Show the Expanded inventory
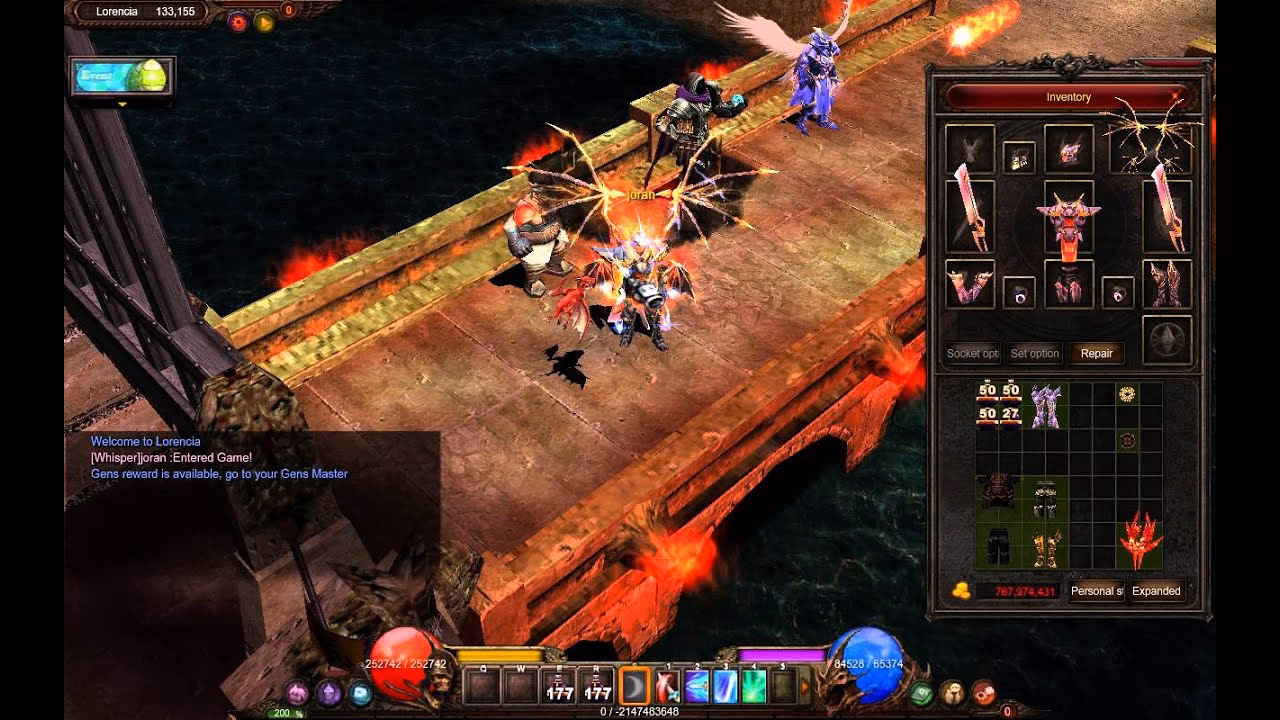The image size is (1280, 720). tap(1156, 591)
